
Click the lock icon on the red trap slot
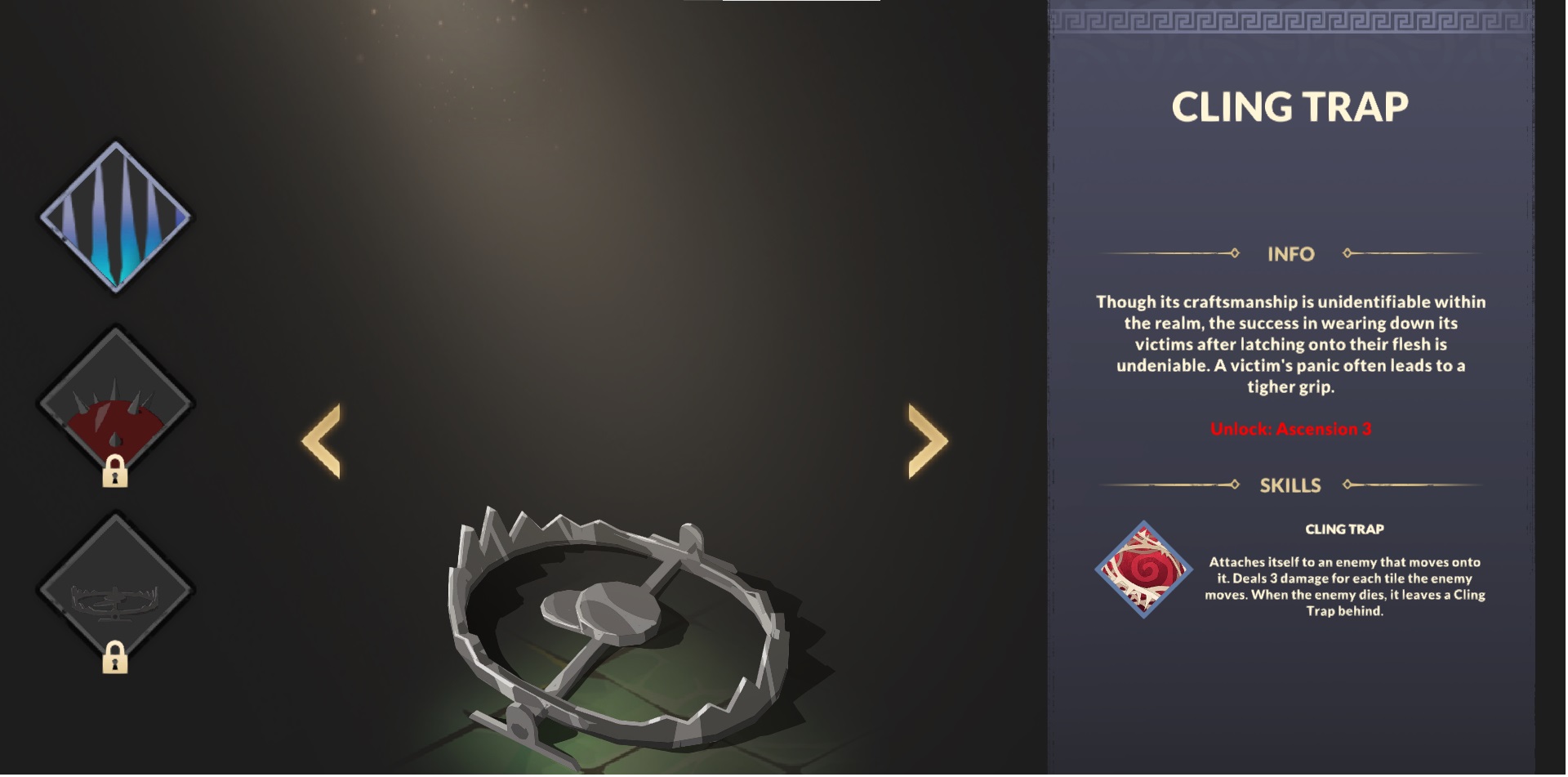(117, 471)
